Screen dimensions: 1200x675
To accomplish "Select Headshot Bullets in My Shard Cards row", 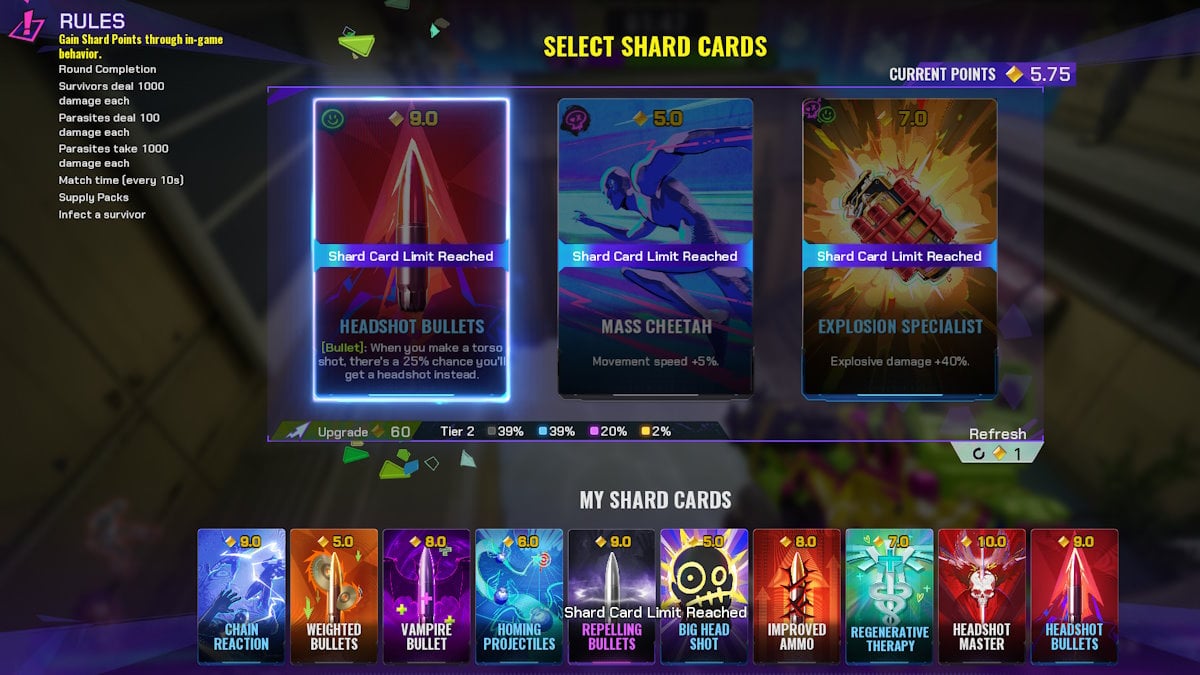I will click(x=1074, y=595).
